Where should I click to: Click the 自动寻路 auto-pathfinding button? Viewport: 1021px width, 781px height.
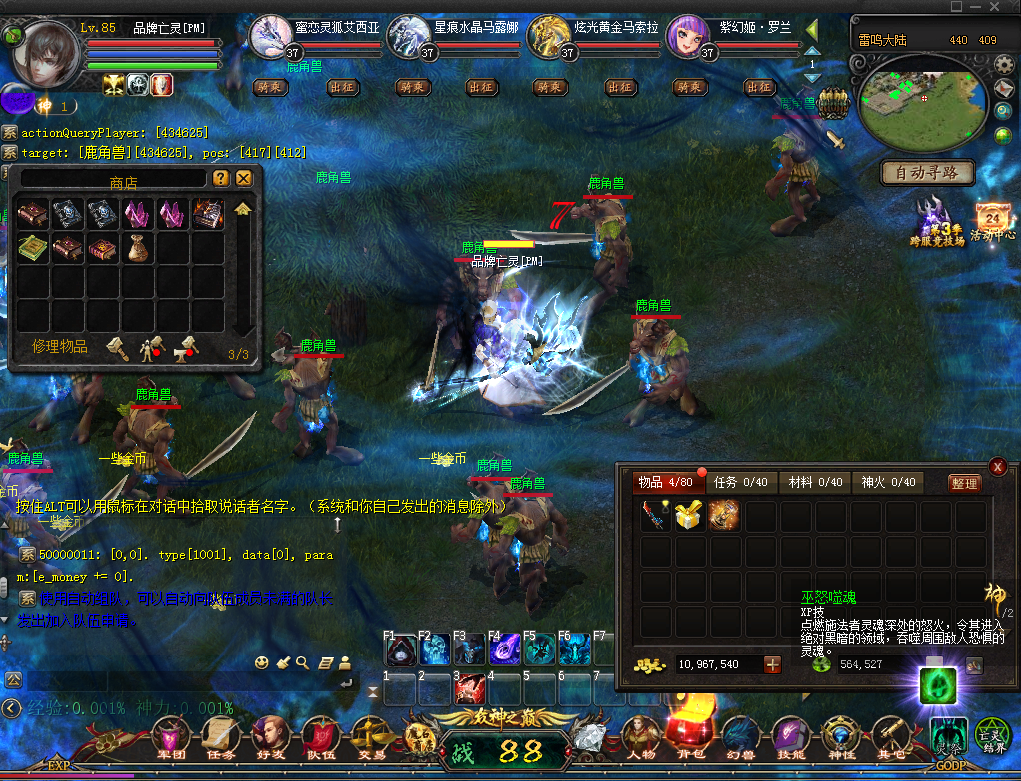coord(927,173)
